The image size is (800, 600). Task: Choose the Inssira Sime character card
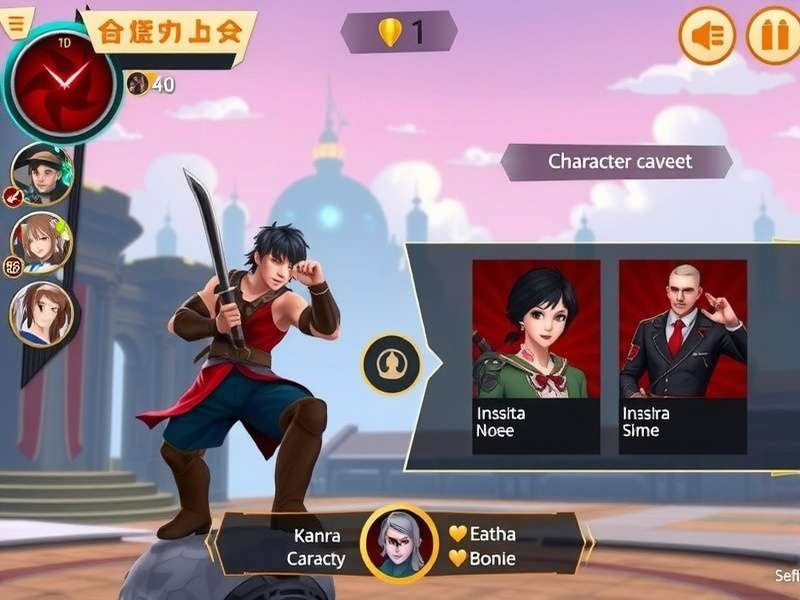[683, 357]
